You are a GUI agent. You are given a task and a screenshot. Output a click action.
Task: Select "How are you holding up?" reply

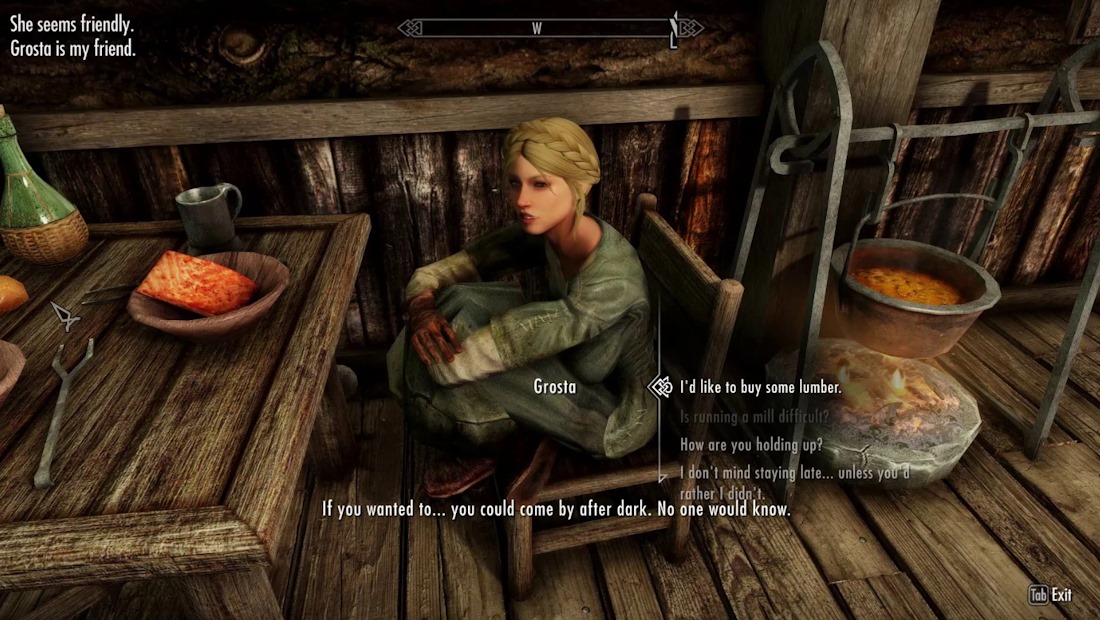tap(751, 445)
